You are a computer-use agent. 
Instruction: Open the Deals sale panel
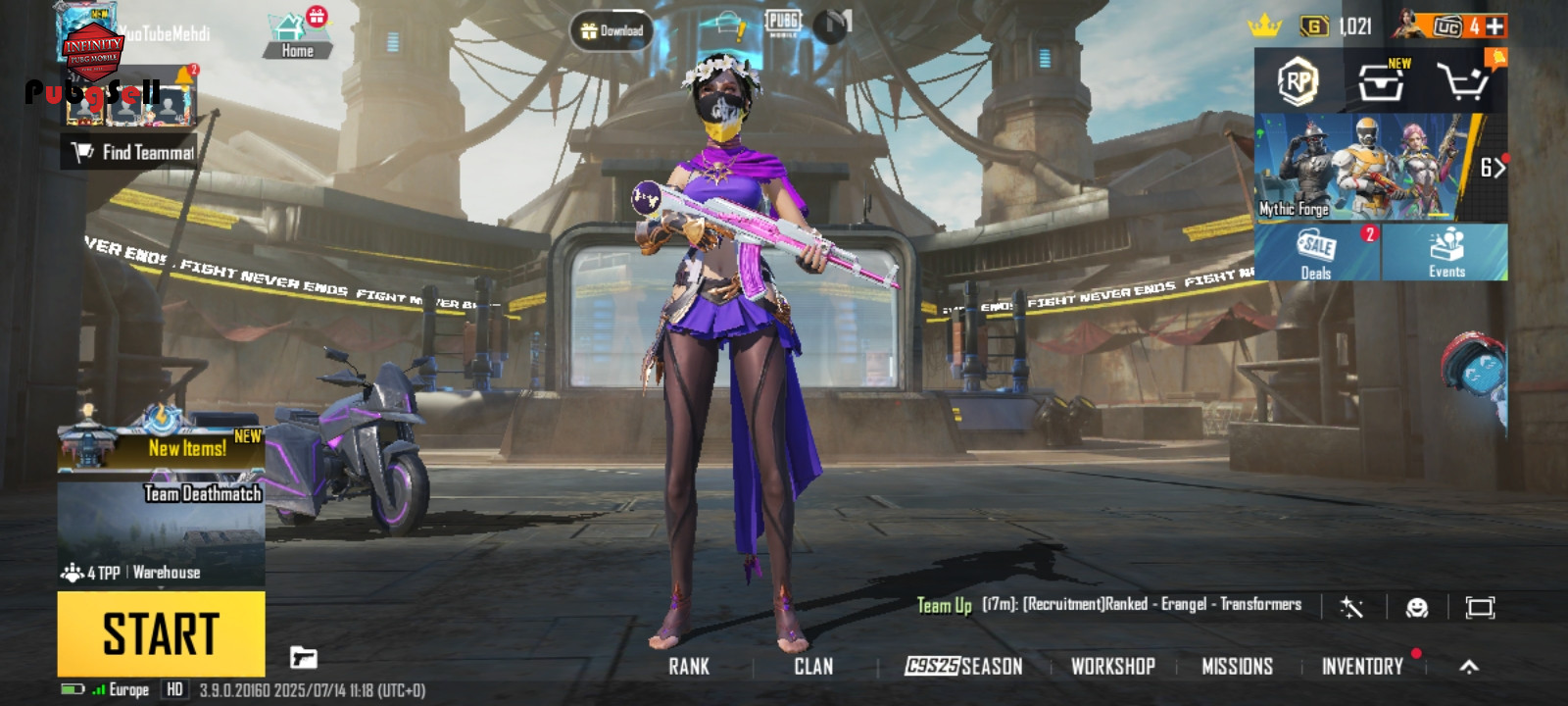point(1316,252)
